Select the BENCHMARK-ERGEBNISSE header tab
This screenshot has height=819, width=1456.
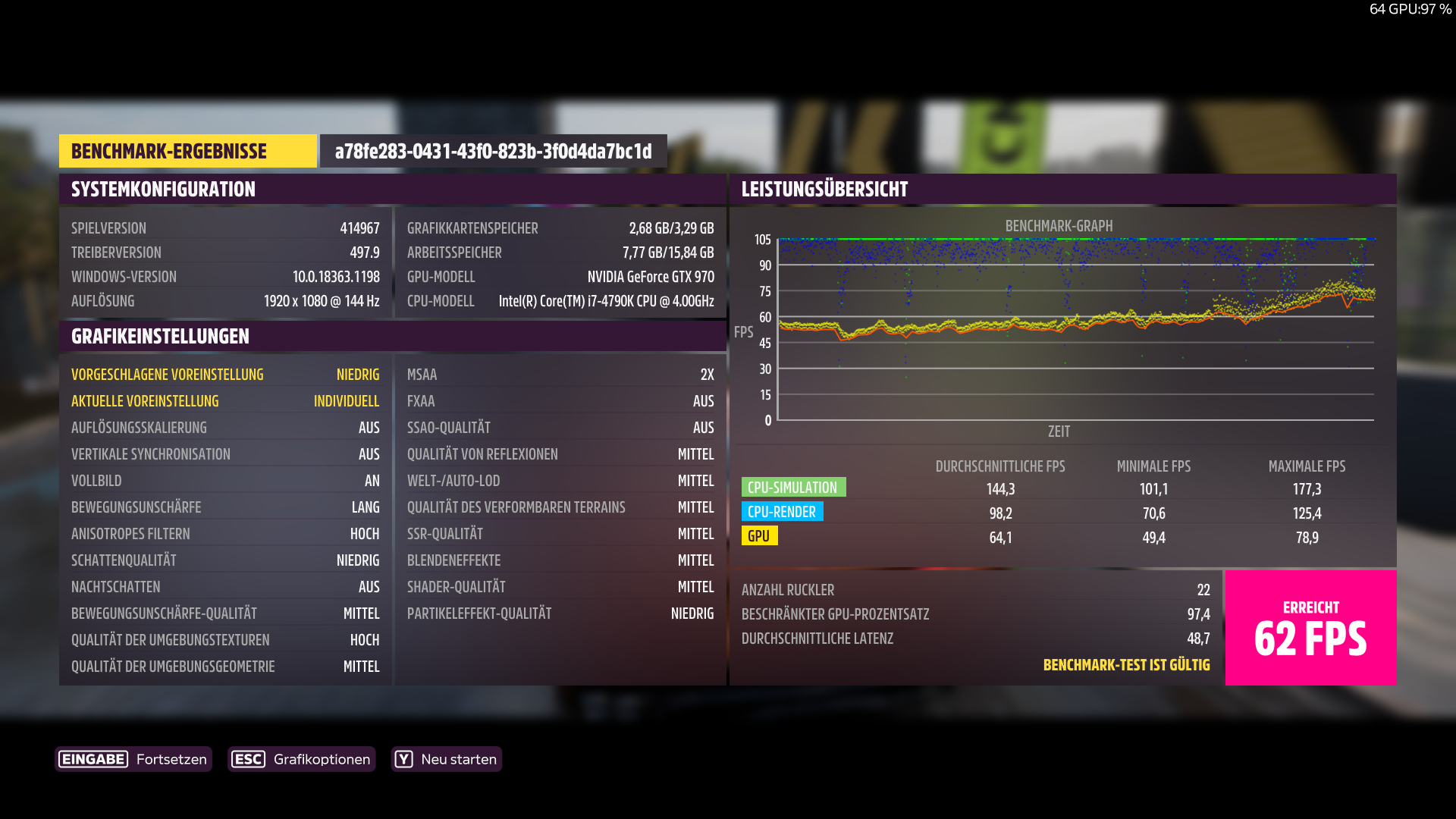pos(188,151)
